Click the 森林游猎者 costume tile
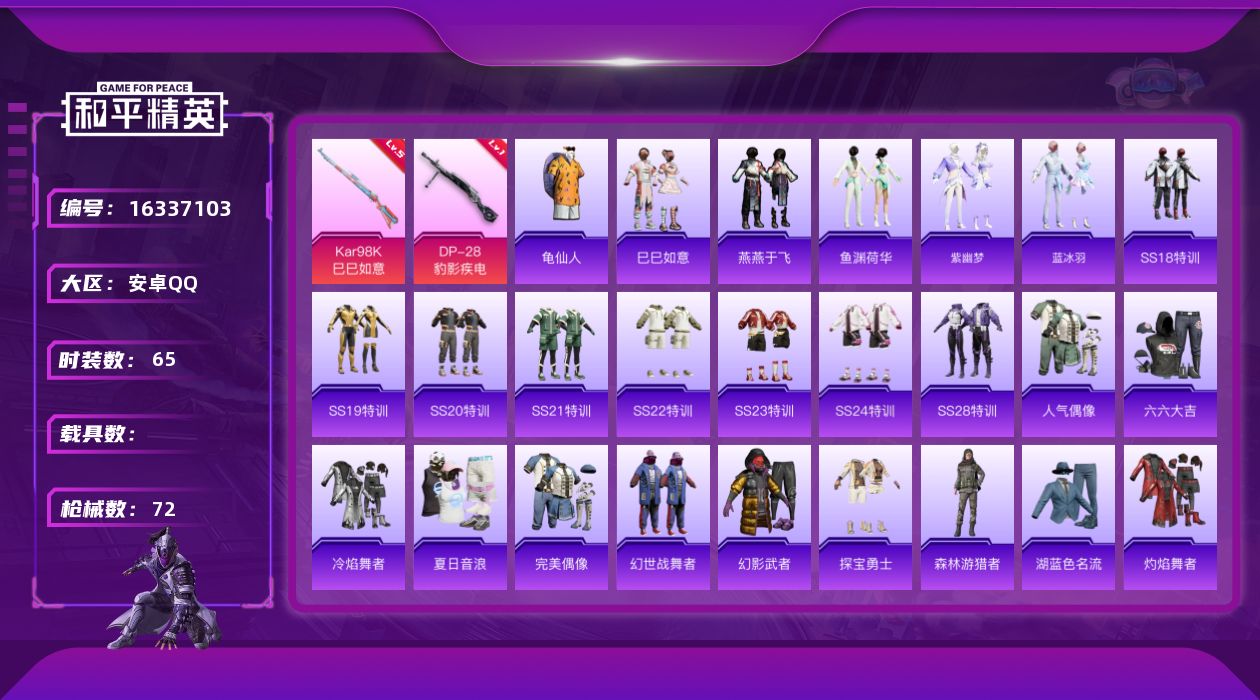 point(967,517)
